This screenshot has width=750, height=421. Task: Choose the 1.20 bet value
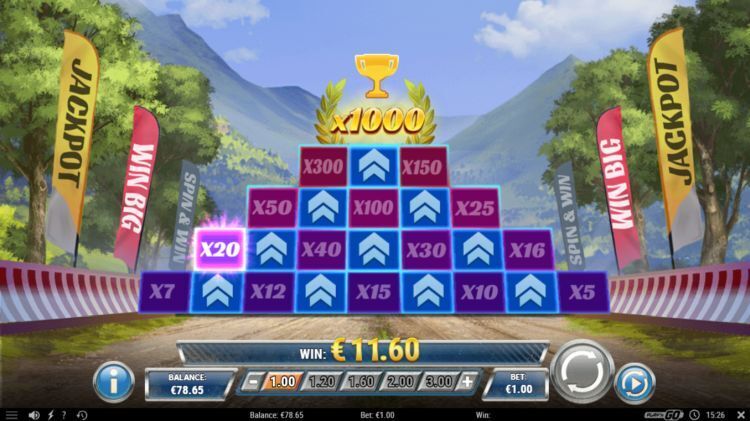(x=322, y=382)
